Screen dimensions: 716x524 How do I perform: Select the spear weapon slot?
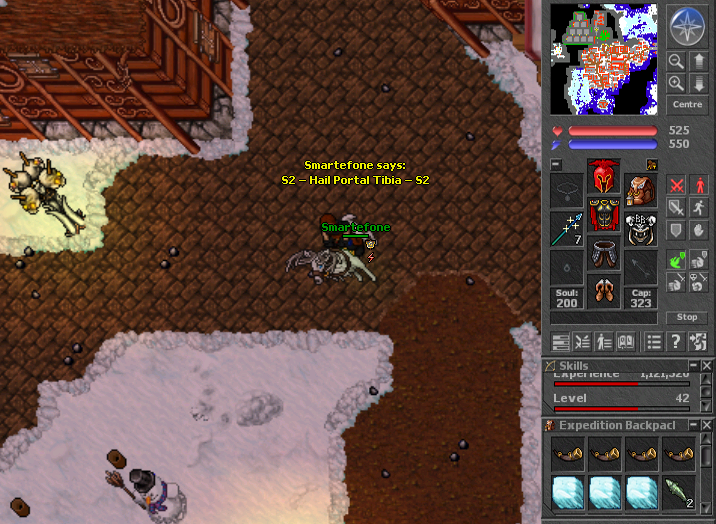(x=566, y=229)
